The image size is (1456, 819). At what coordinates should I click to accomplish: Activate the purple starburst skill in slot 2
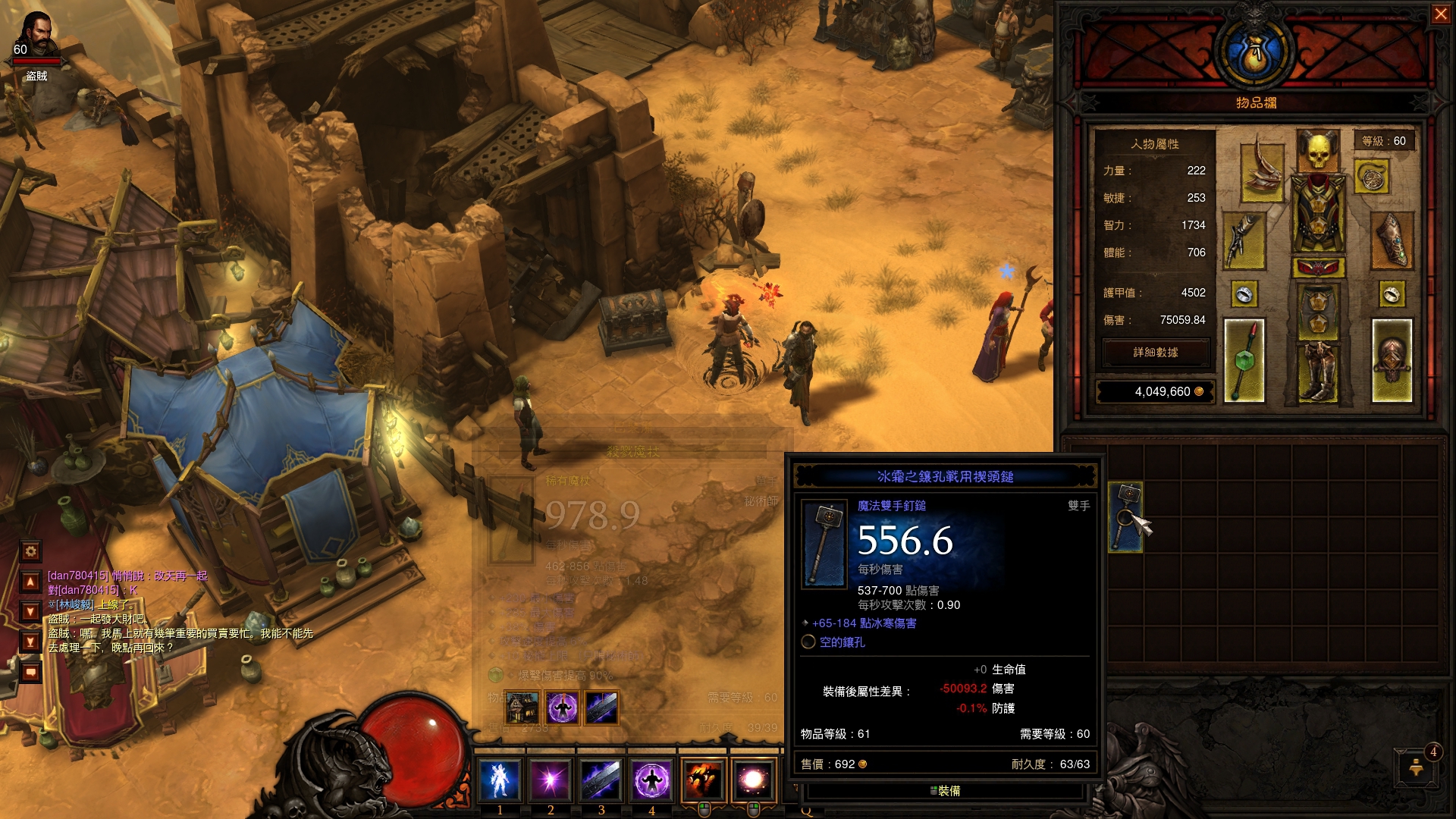tap(551, 780)
